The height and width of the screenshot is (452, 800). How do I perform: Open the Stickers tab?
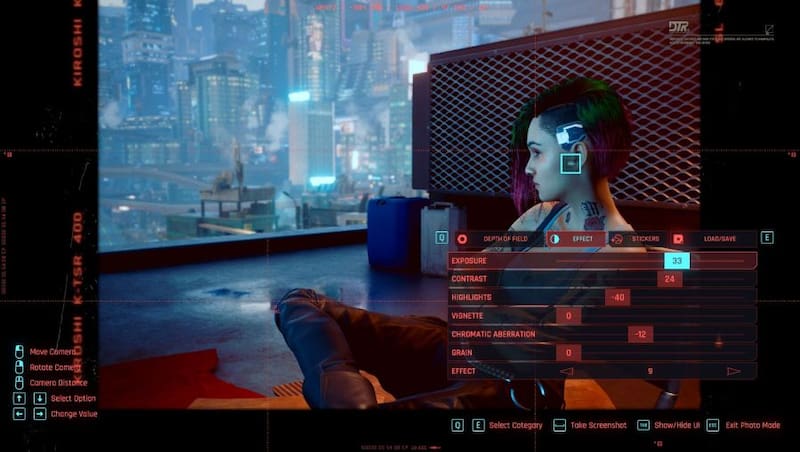[636, 239]
